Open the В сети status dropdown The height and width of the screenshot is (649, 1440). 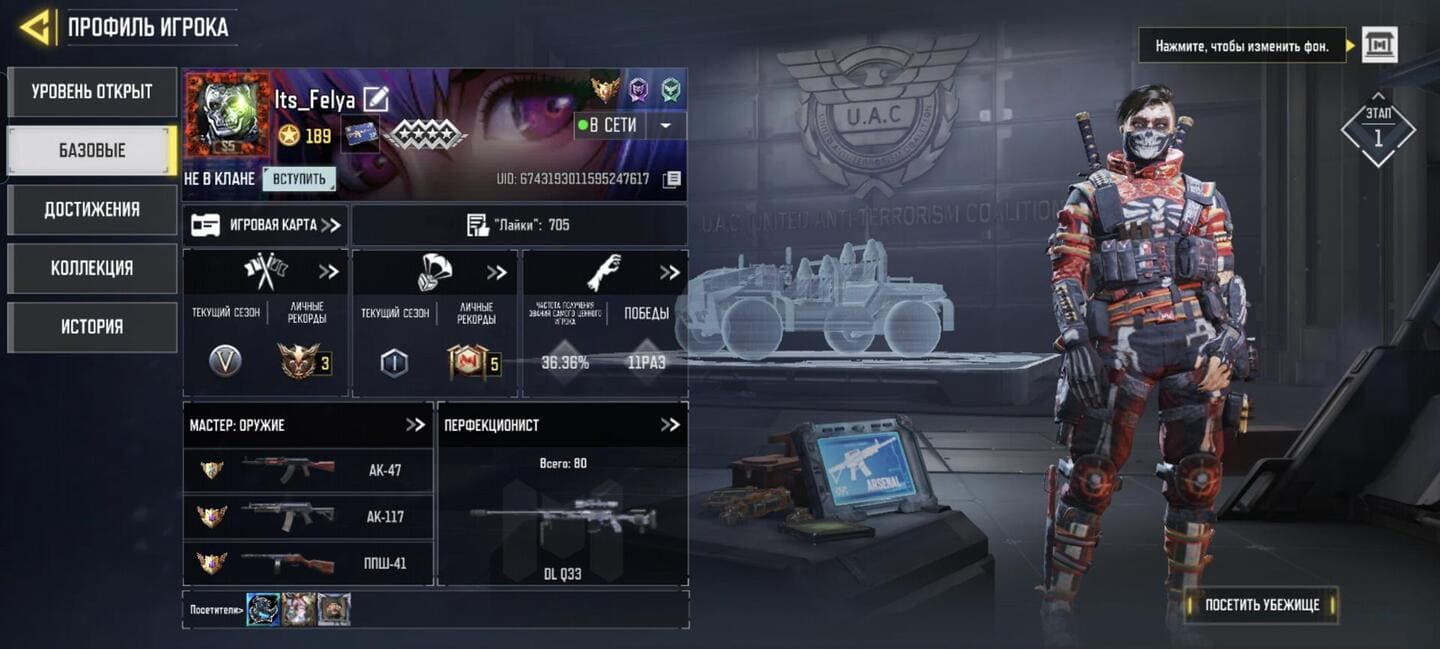[665, 126]
